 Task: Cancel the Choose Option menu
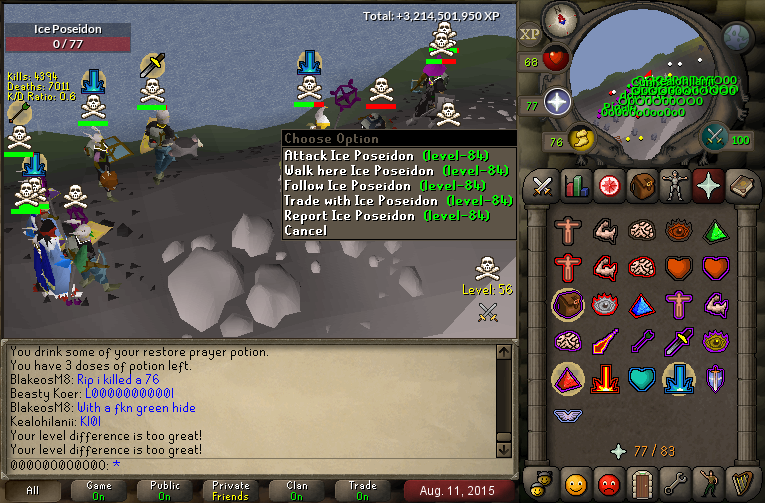[305, 231]
